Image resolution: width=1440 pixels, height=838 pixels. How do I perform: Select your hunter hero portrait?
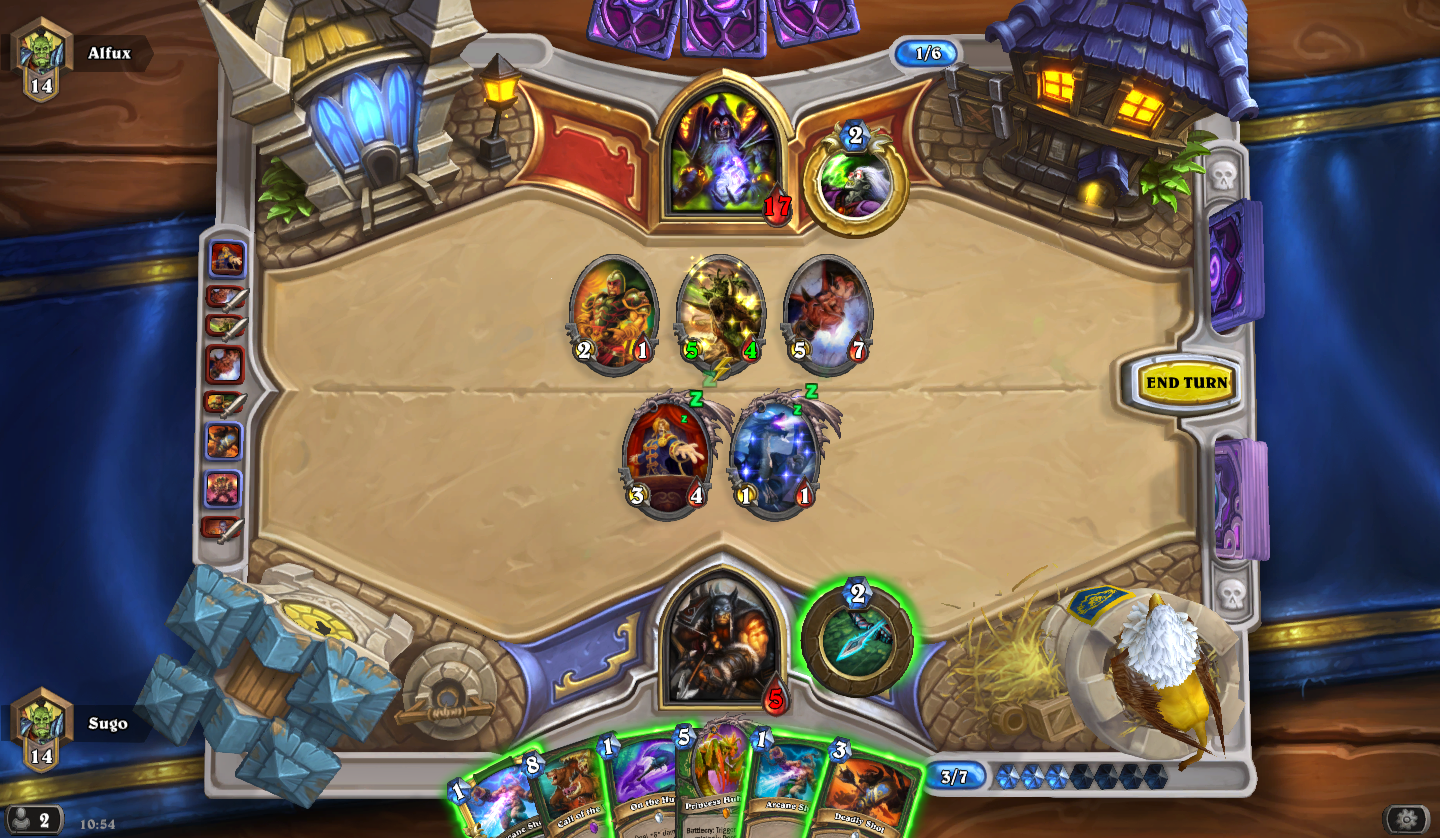pos(722,638)
